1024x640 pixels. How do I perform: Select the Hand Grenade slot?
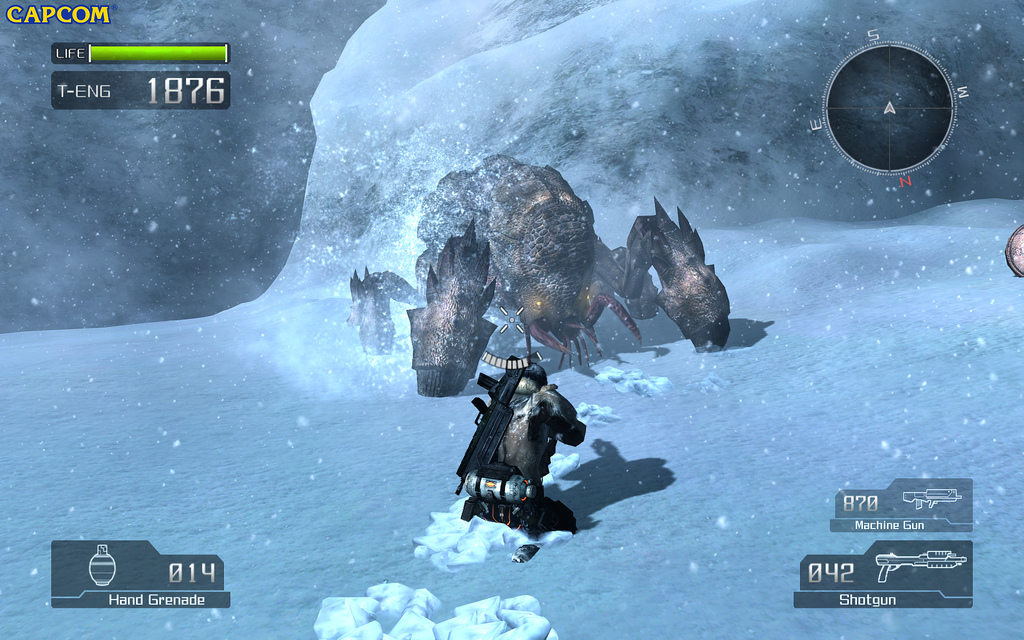pos(140,574)
